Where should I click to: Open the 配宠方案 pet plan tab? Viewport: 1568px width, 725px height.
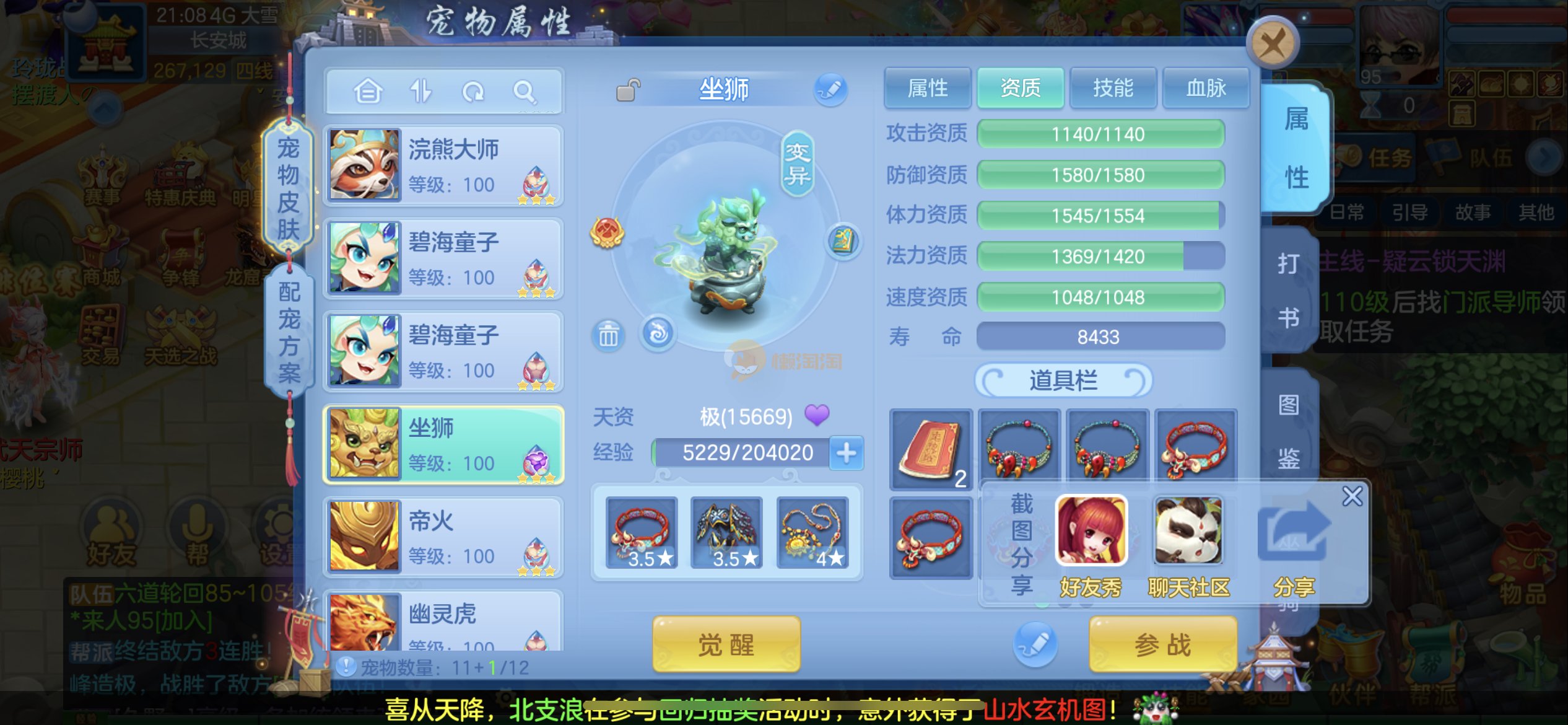pos(289,332)
